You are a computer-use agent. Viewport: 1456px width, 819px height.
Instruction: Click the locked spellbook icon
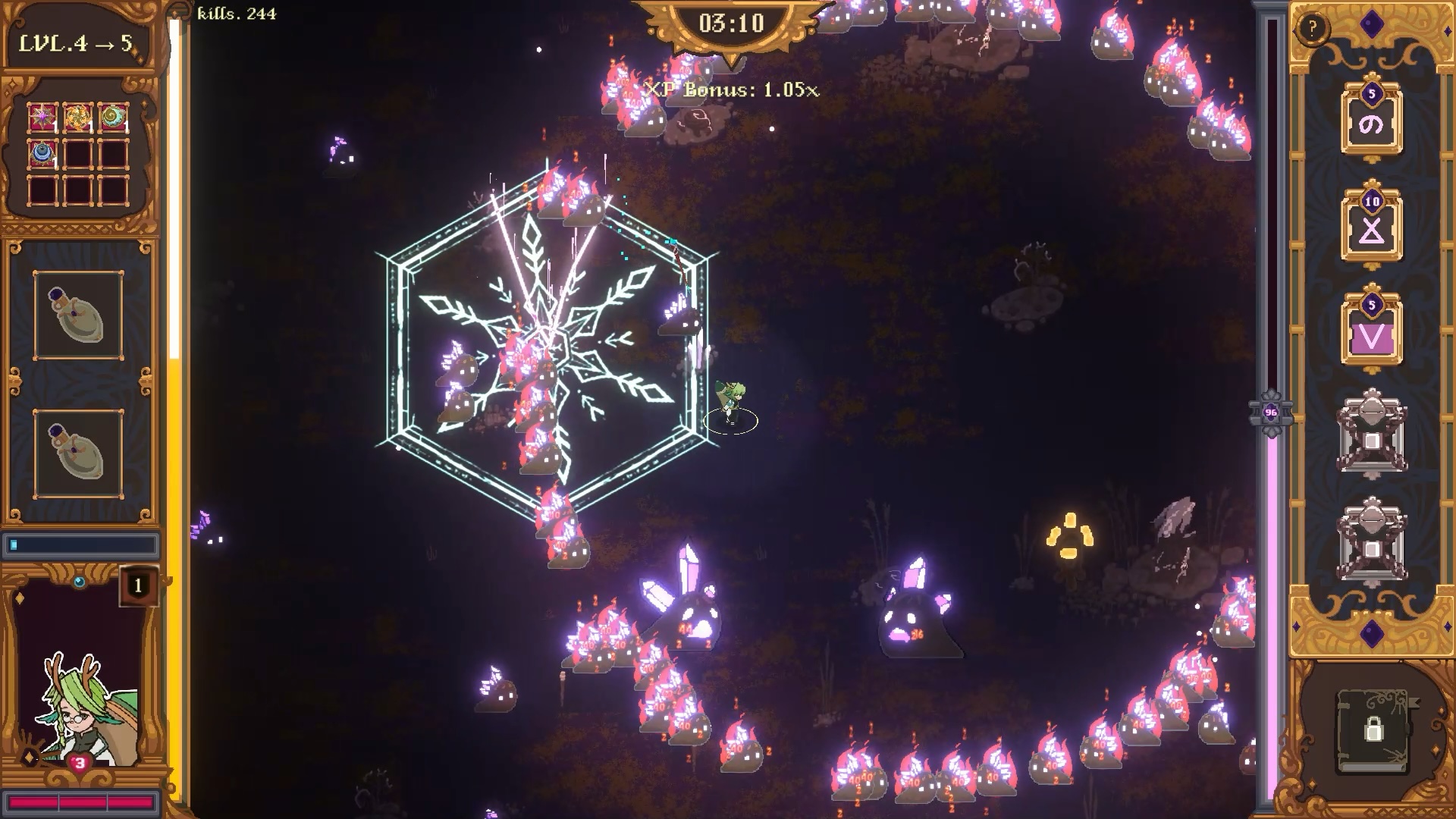1373,730
